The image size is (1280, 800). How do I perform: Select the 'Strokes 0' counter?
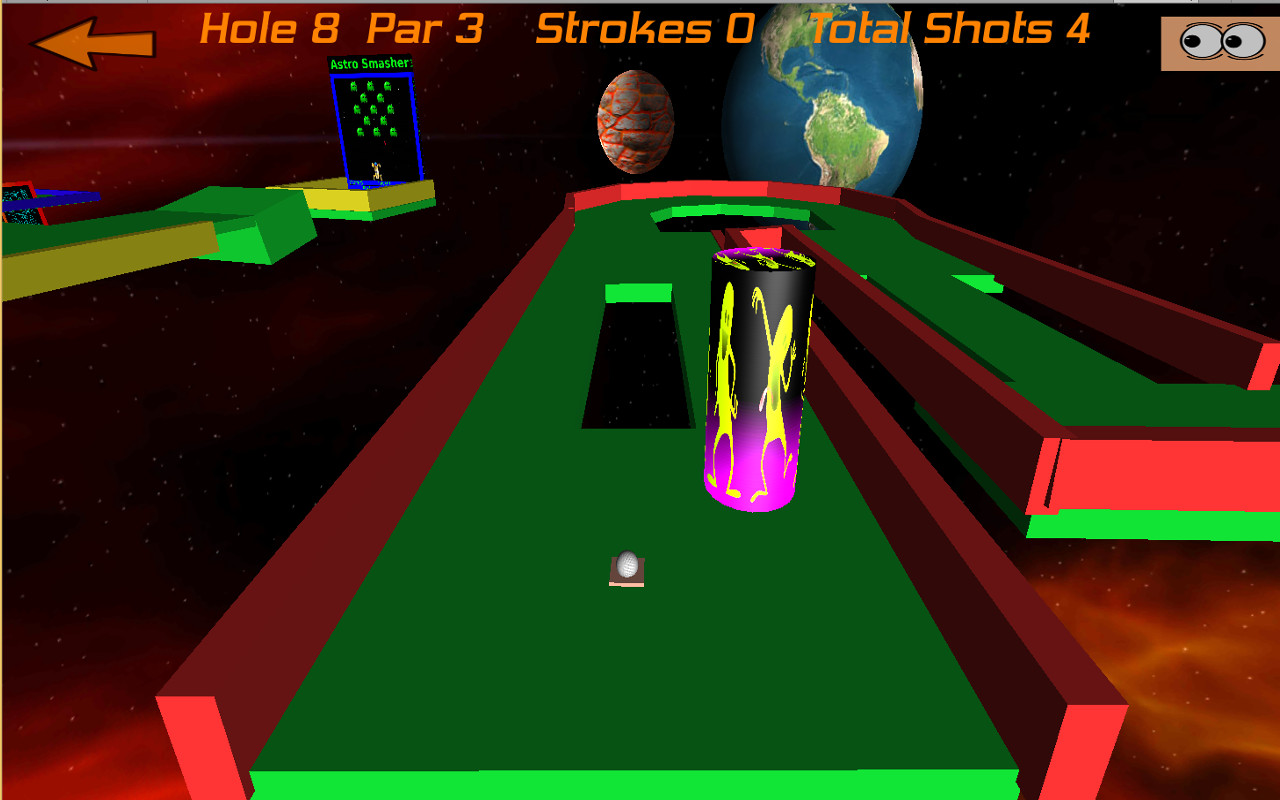pos(644,28)
